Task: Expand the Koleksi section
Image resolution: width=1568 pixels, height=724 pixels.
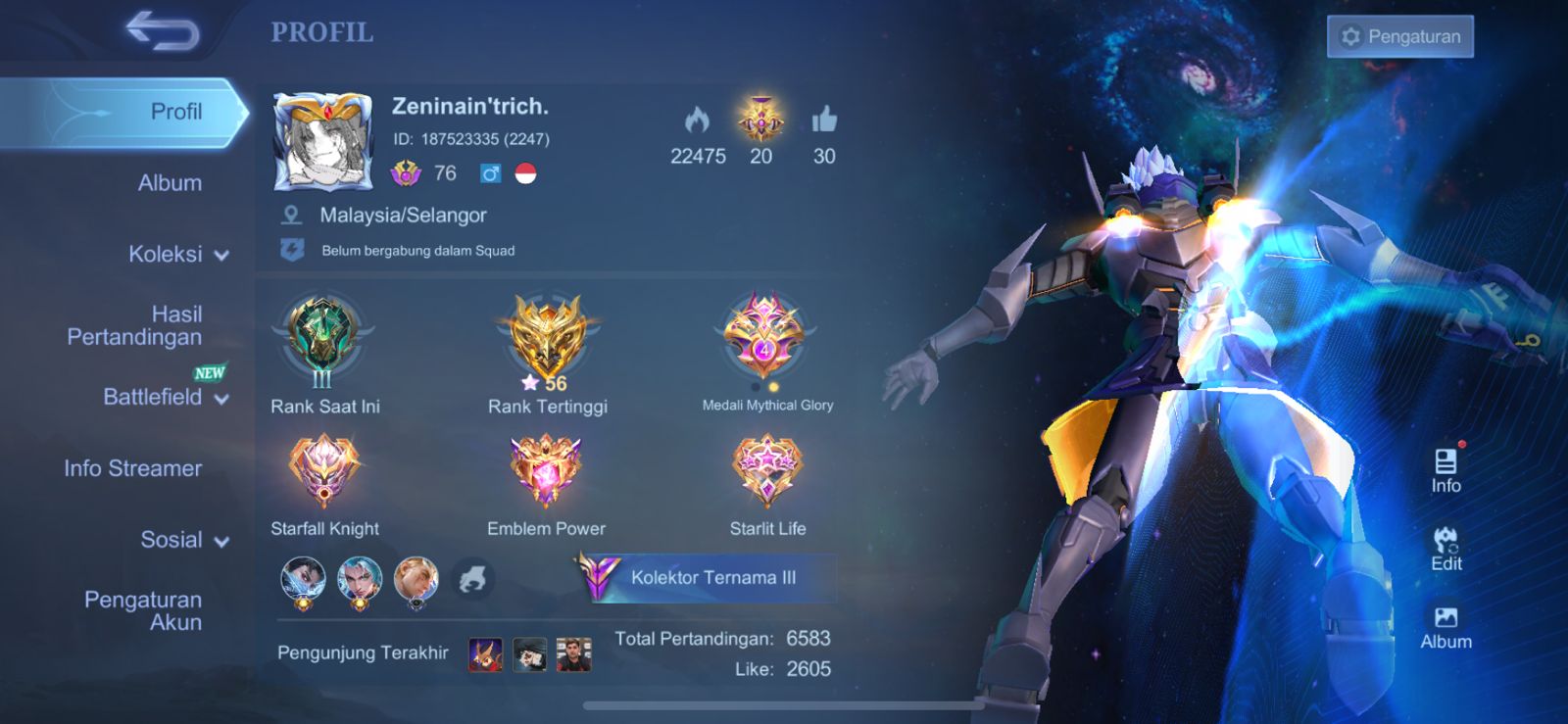Action: [x=178, y=255]
